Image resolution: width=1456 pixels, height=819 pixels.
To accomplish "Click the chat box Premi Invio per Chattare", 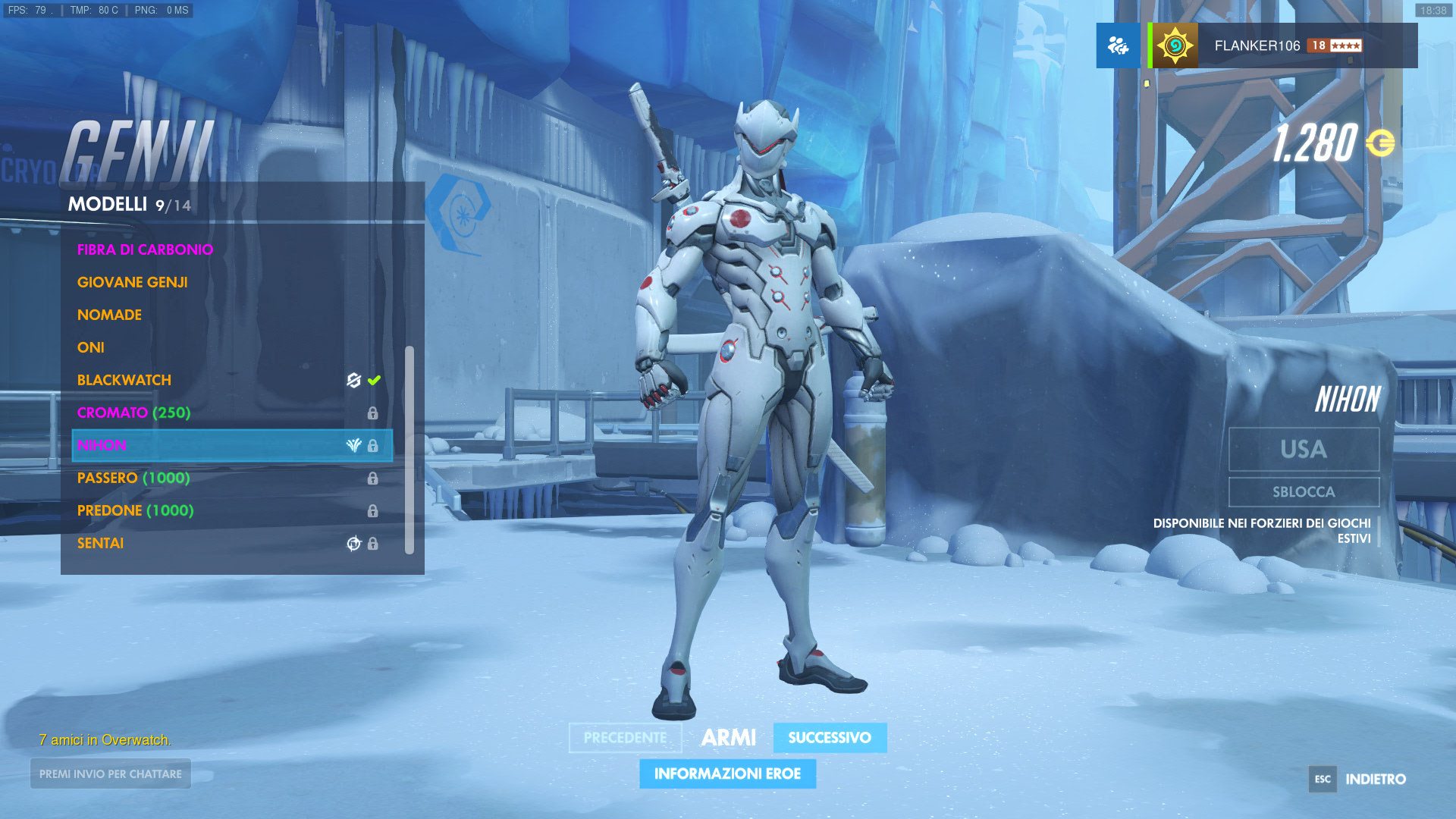I will point(111,774).
